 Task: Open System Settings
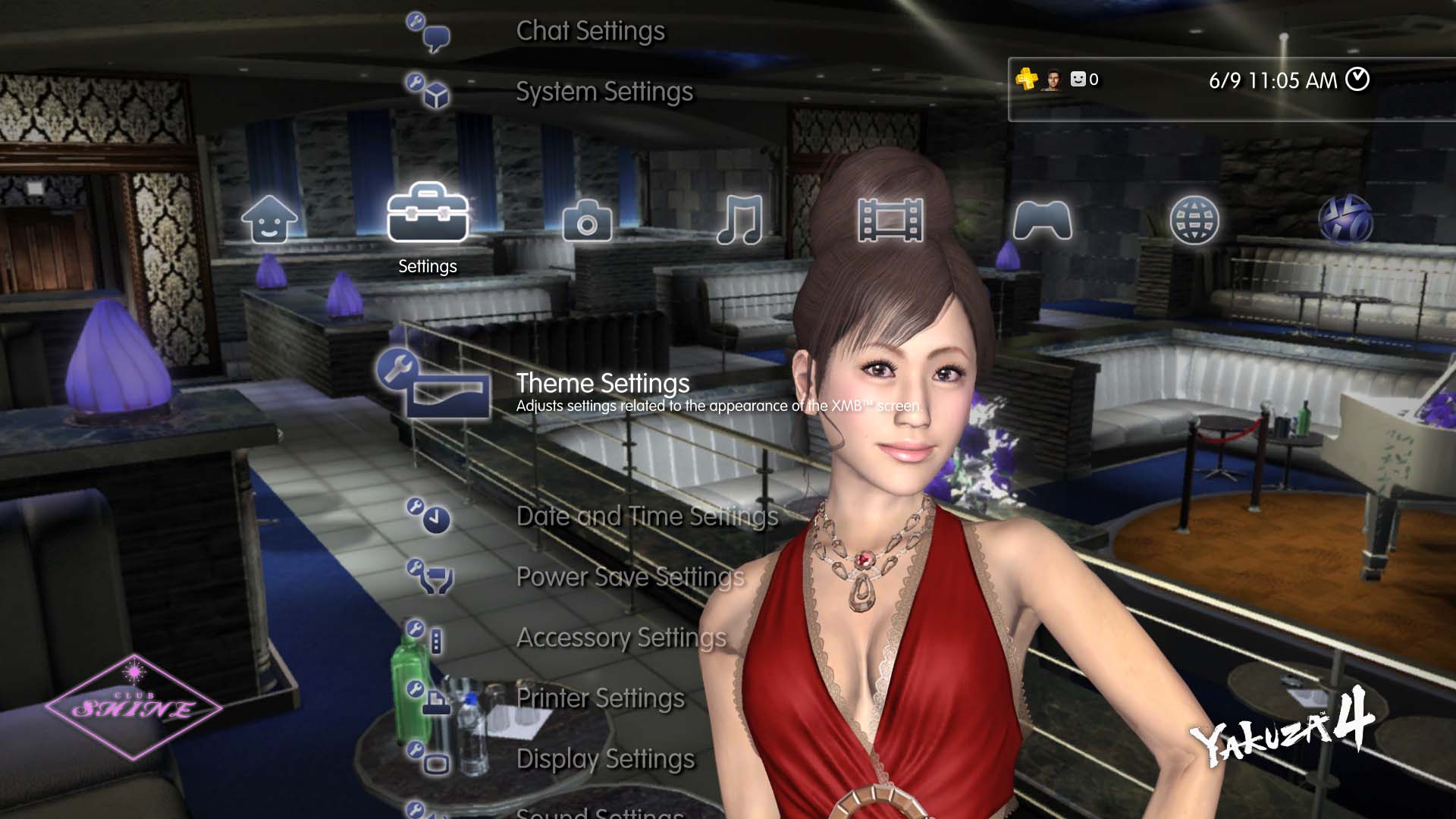(x=604, y=92)
